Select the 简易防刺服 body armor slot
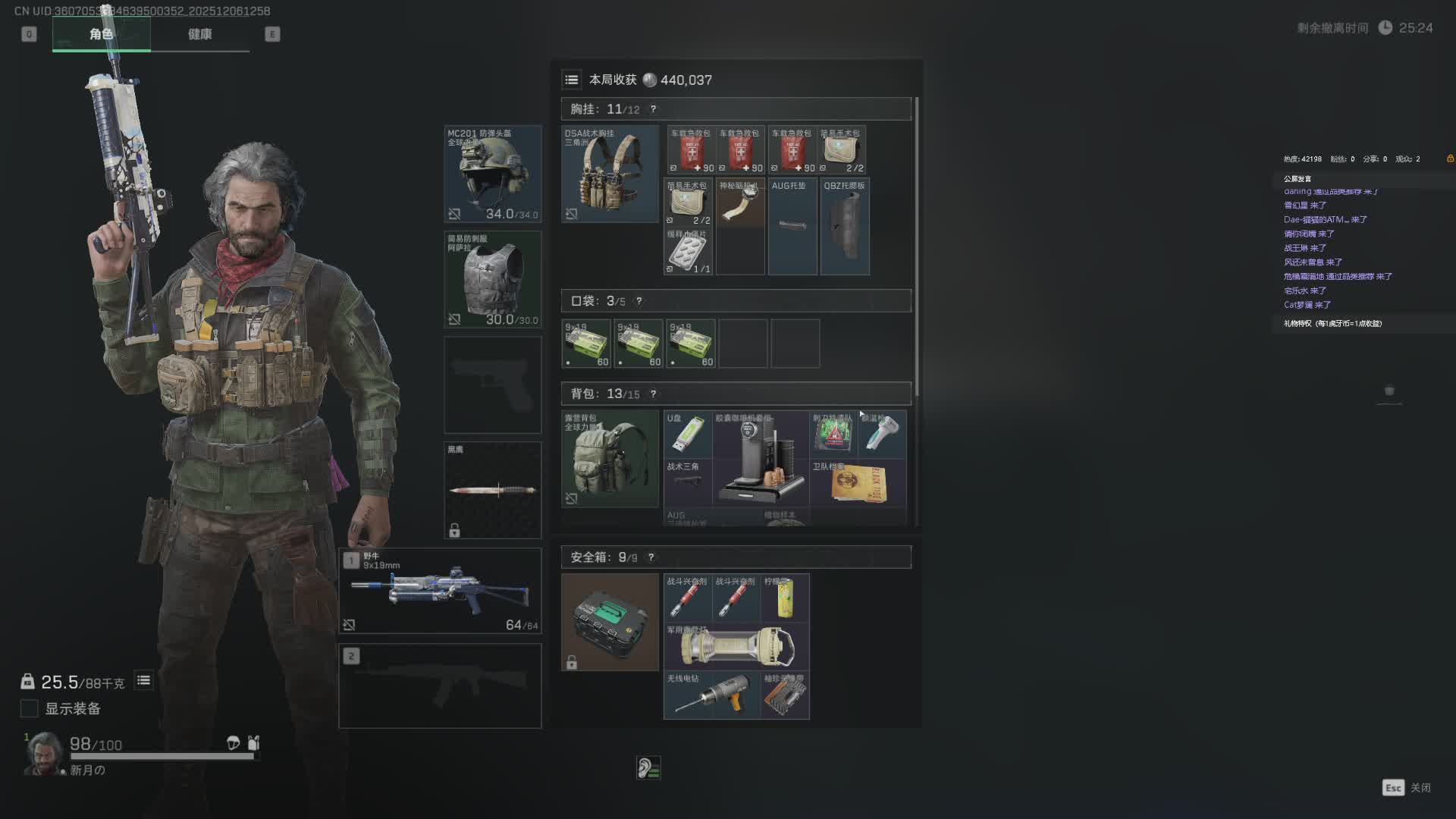 tap(492, 279)
